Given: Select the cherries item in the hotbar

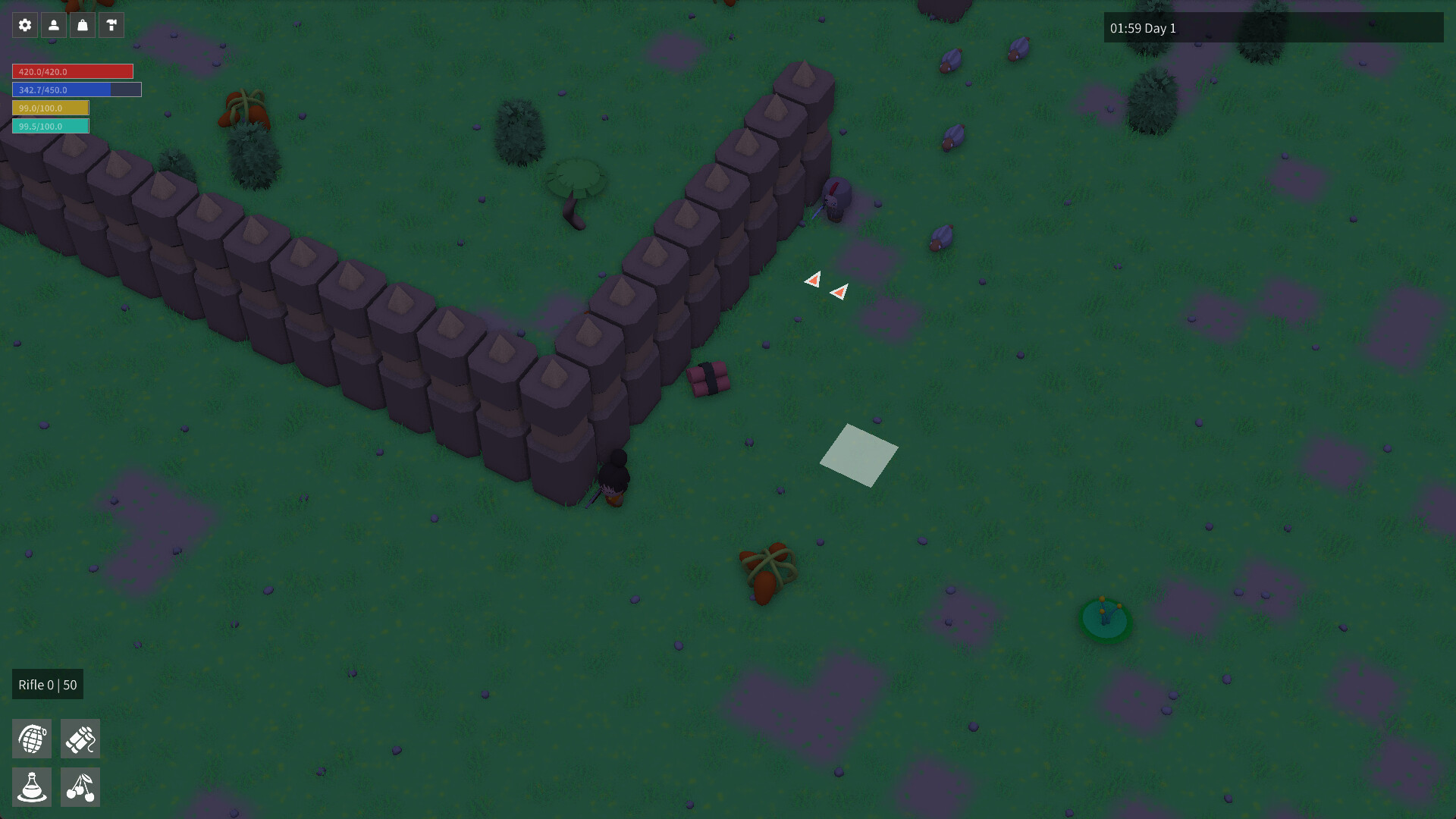Looking at the screenshot, I should [x=80, y=786].
